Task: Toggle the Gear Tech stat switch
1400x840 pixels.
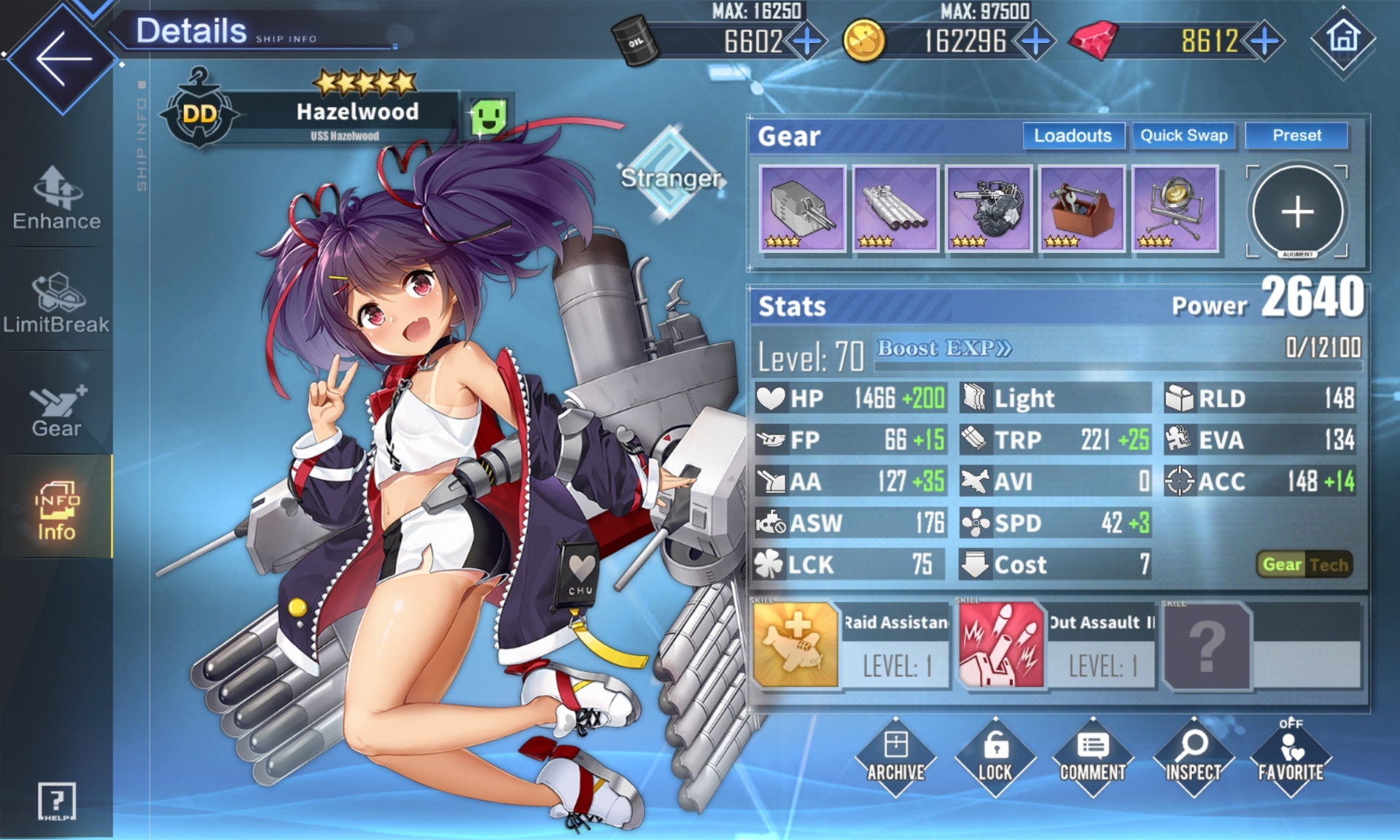Action: (x=1305, y=564)
